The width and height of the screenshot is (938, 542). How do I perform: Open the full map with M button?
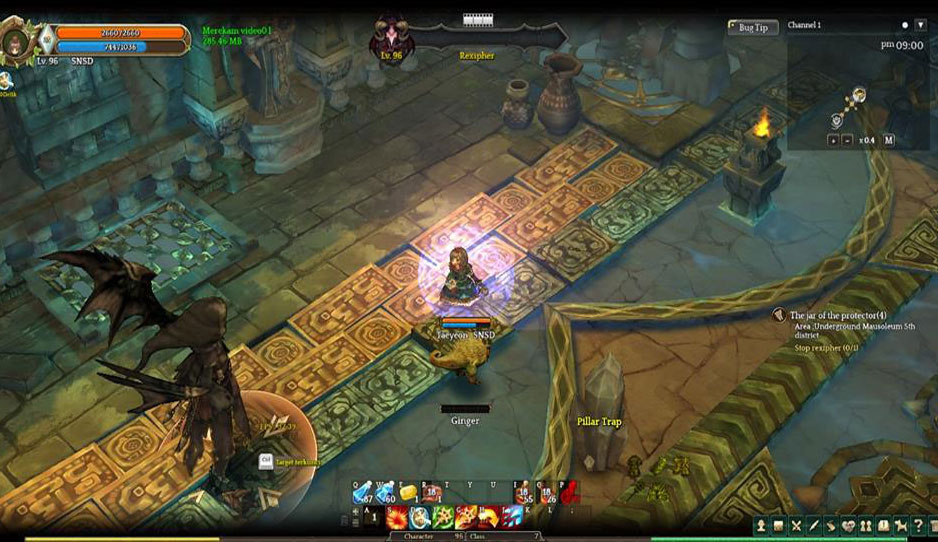coord(889,140)
